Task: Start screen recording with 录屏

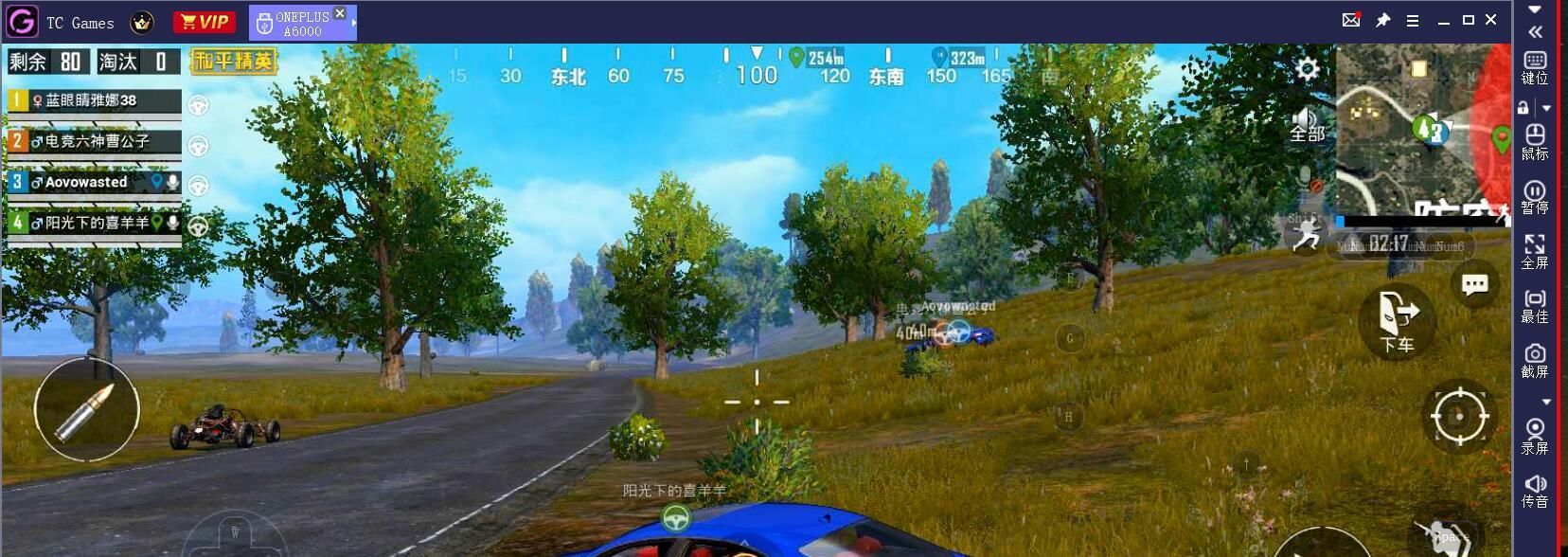Action: tap(1535, 436)
